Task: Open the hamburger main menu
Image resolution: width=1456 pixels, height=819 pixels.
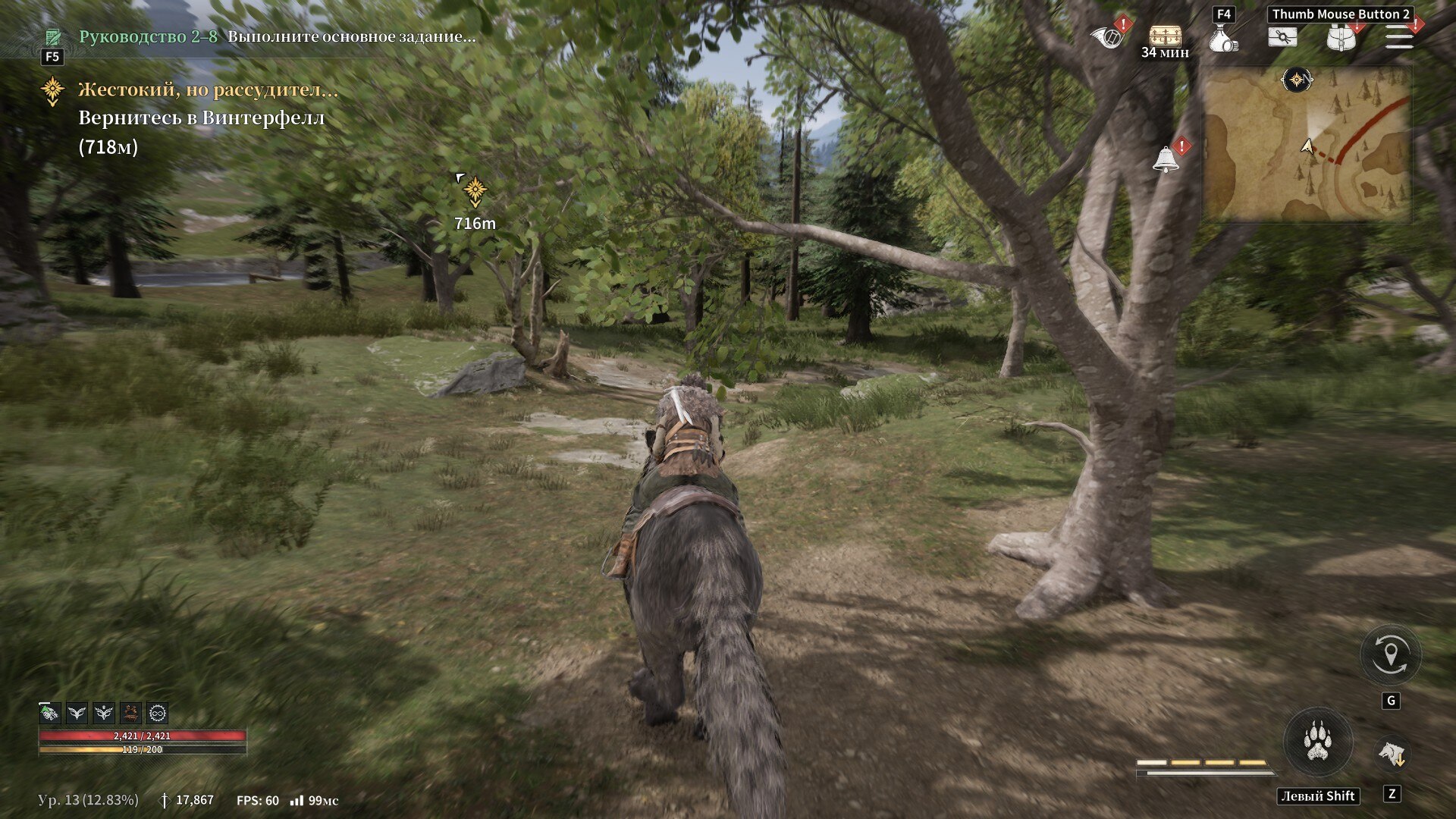Action: [x=1399, y=36]
